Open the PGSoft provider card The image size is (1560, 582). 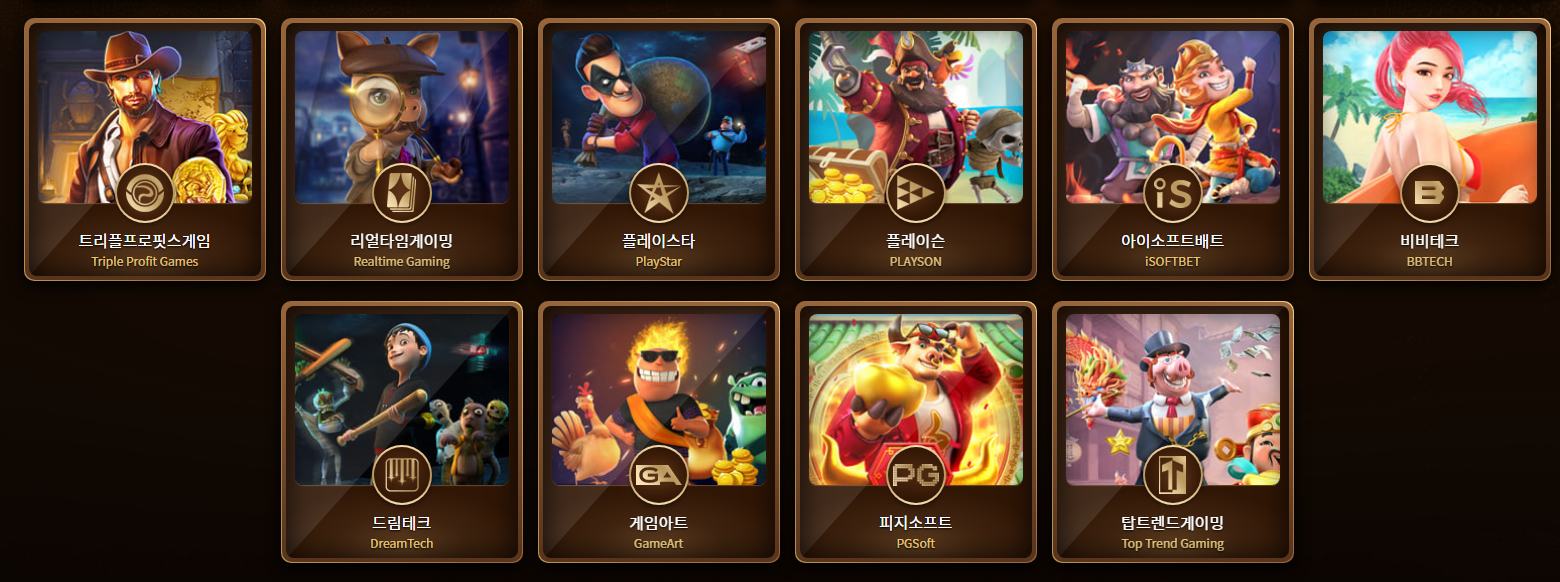(x=916, y=432)
